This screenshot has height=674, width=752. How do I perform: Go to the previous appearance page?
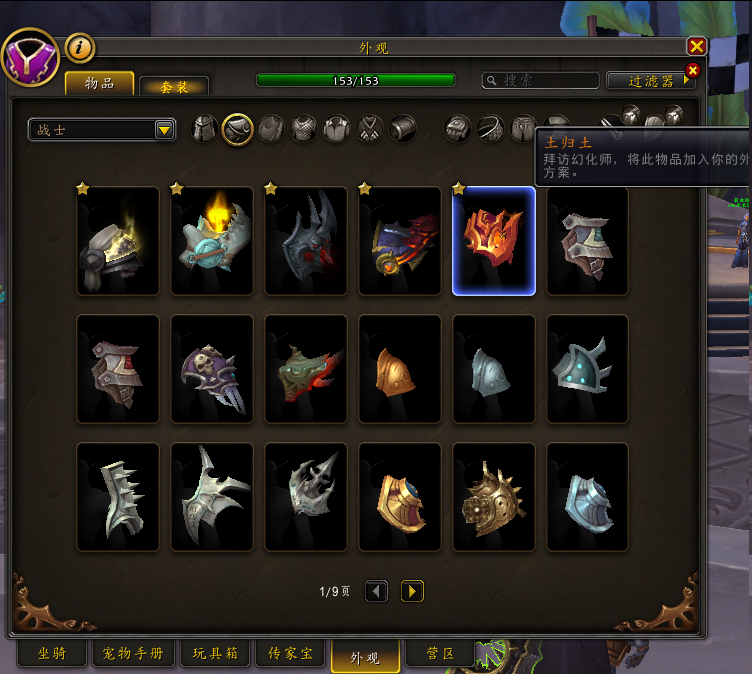pyautogui.click(x=376, y=591)
